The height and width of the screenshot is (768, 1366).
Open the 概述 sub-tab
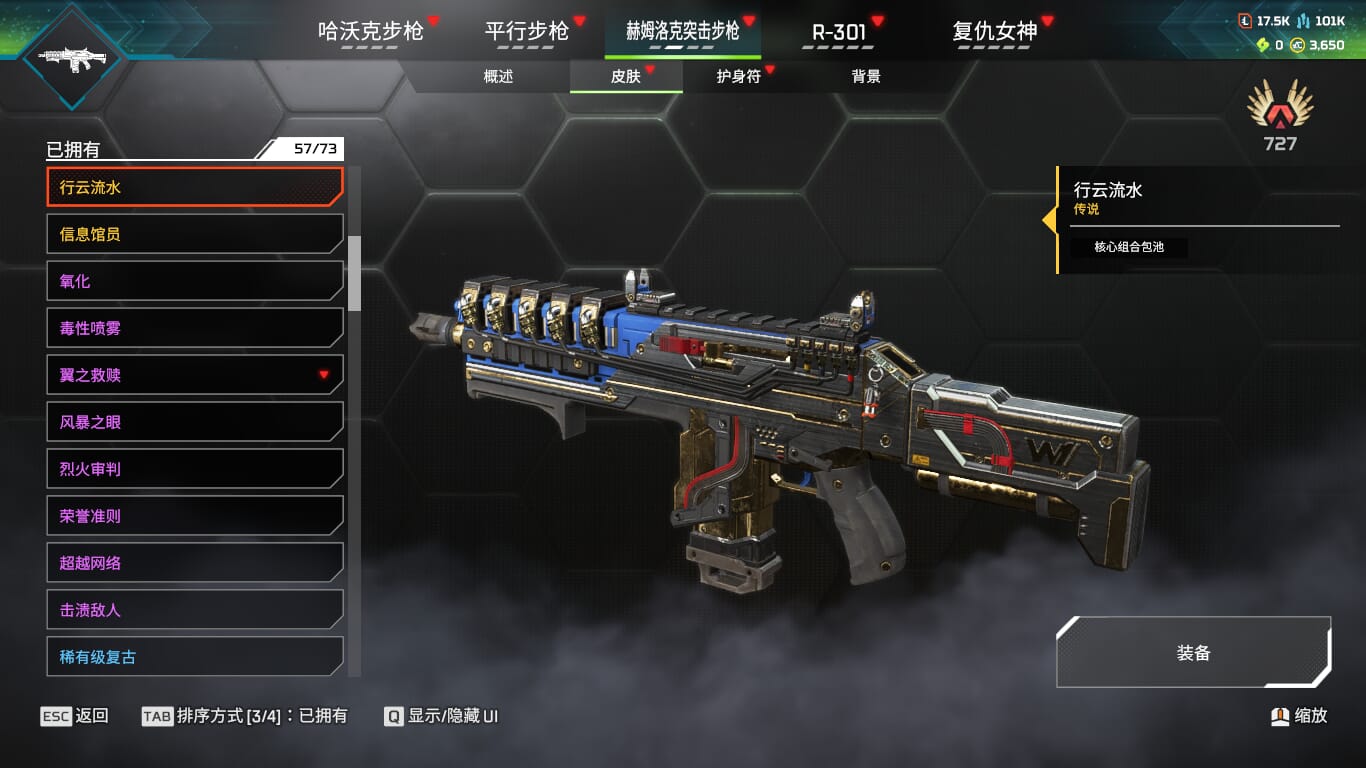(498, 76)
